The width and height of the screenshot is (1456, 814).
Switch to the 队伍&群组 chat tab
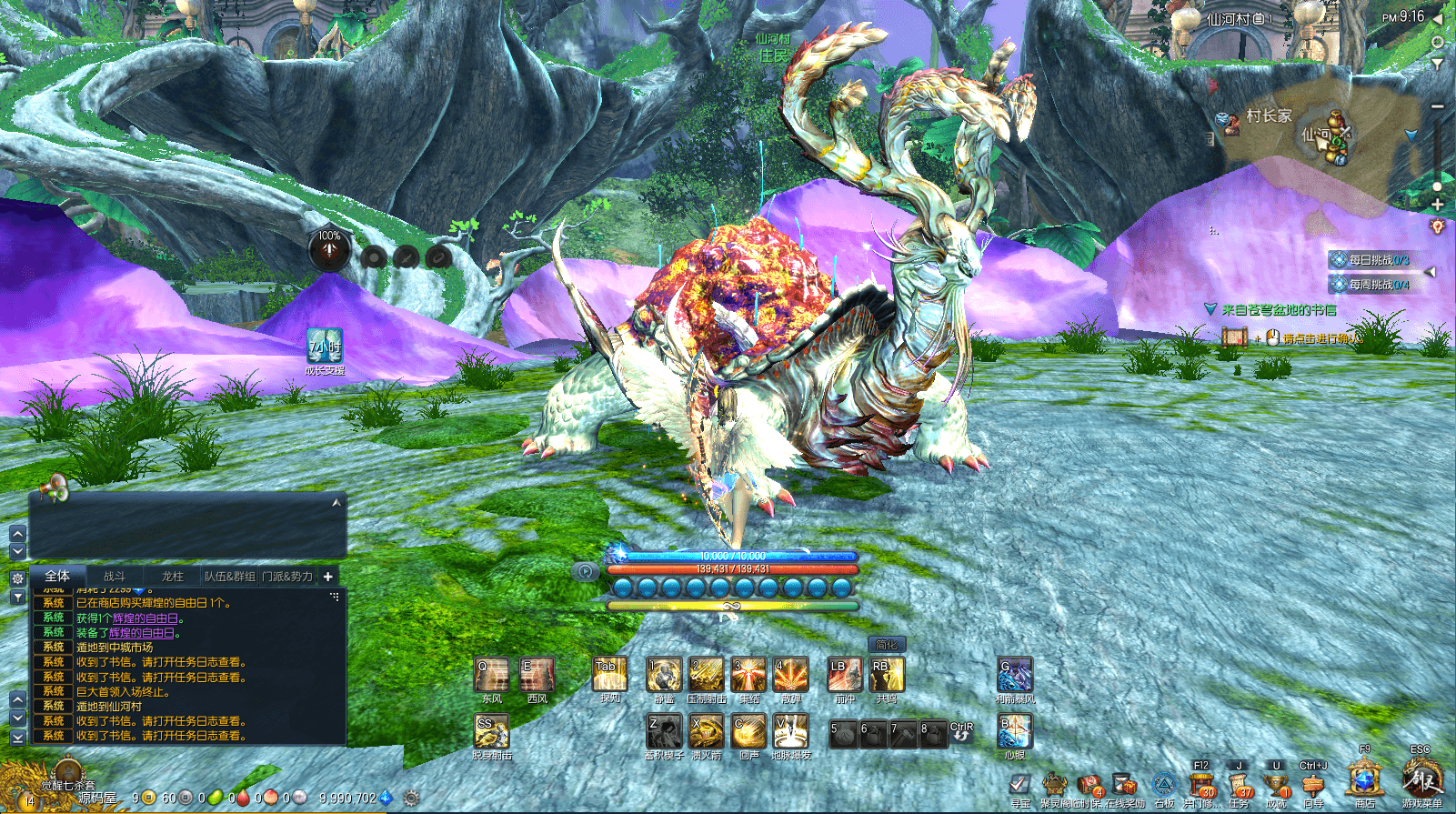pyautogui.click(x=229, y=577)
